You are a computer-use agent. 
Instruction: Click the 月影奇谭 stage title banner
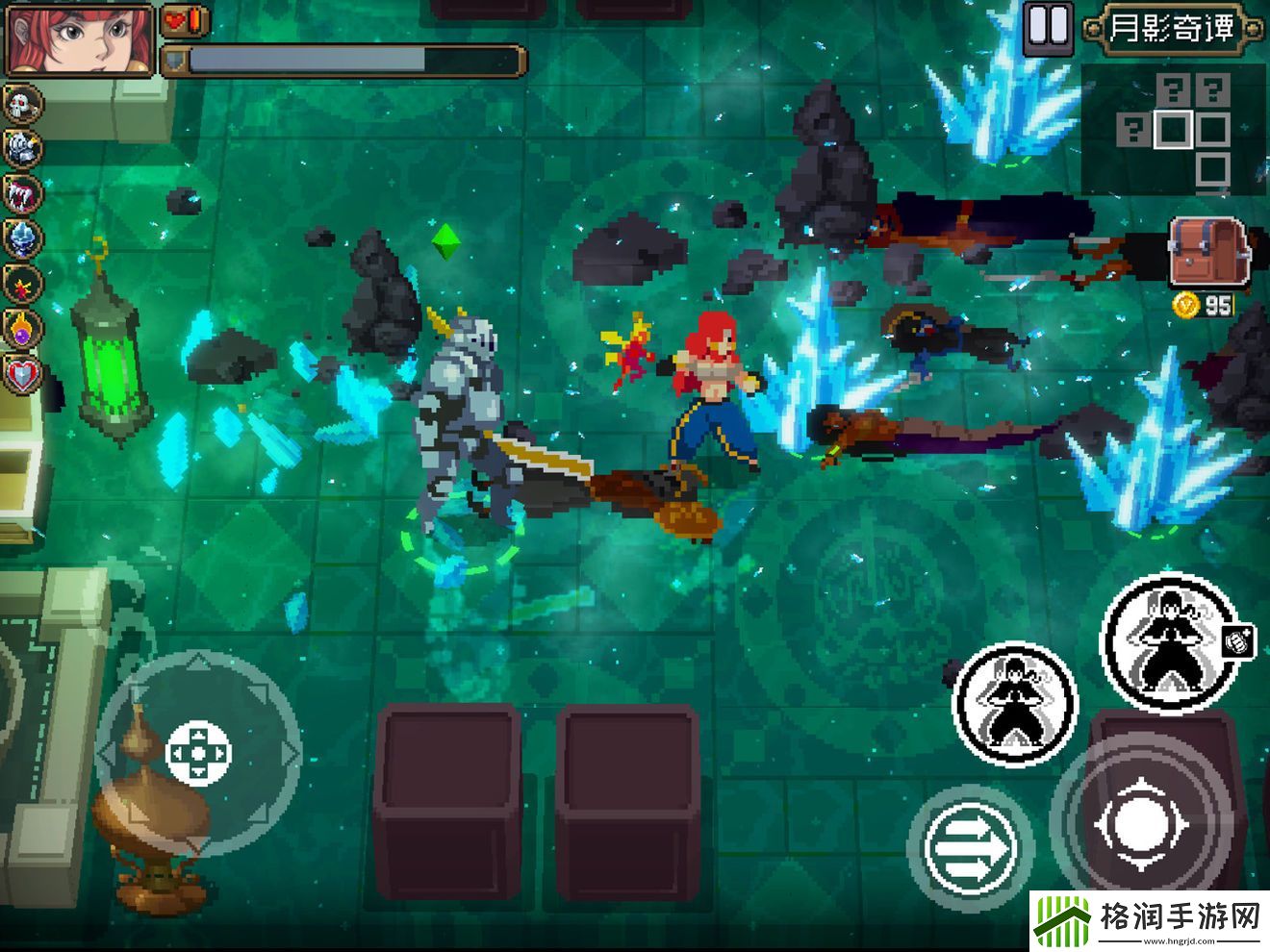click(x=1171, y=28)
